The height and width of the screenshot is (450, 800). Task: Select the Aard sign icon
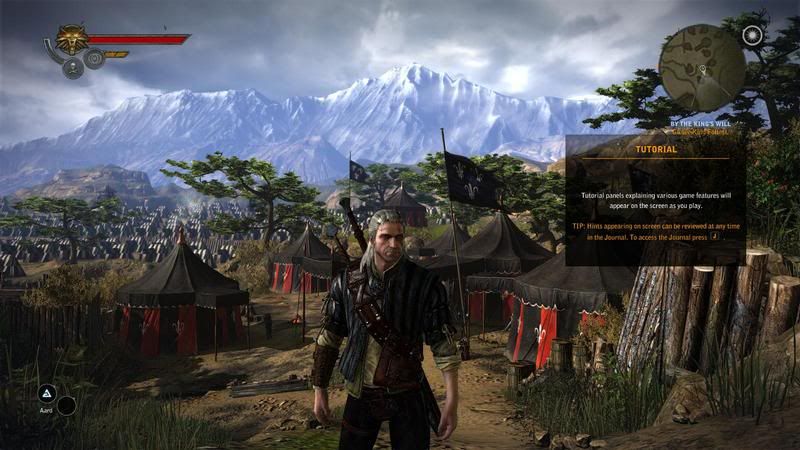pyautogui.click(x=46, y=393)
